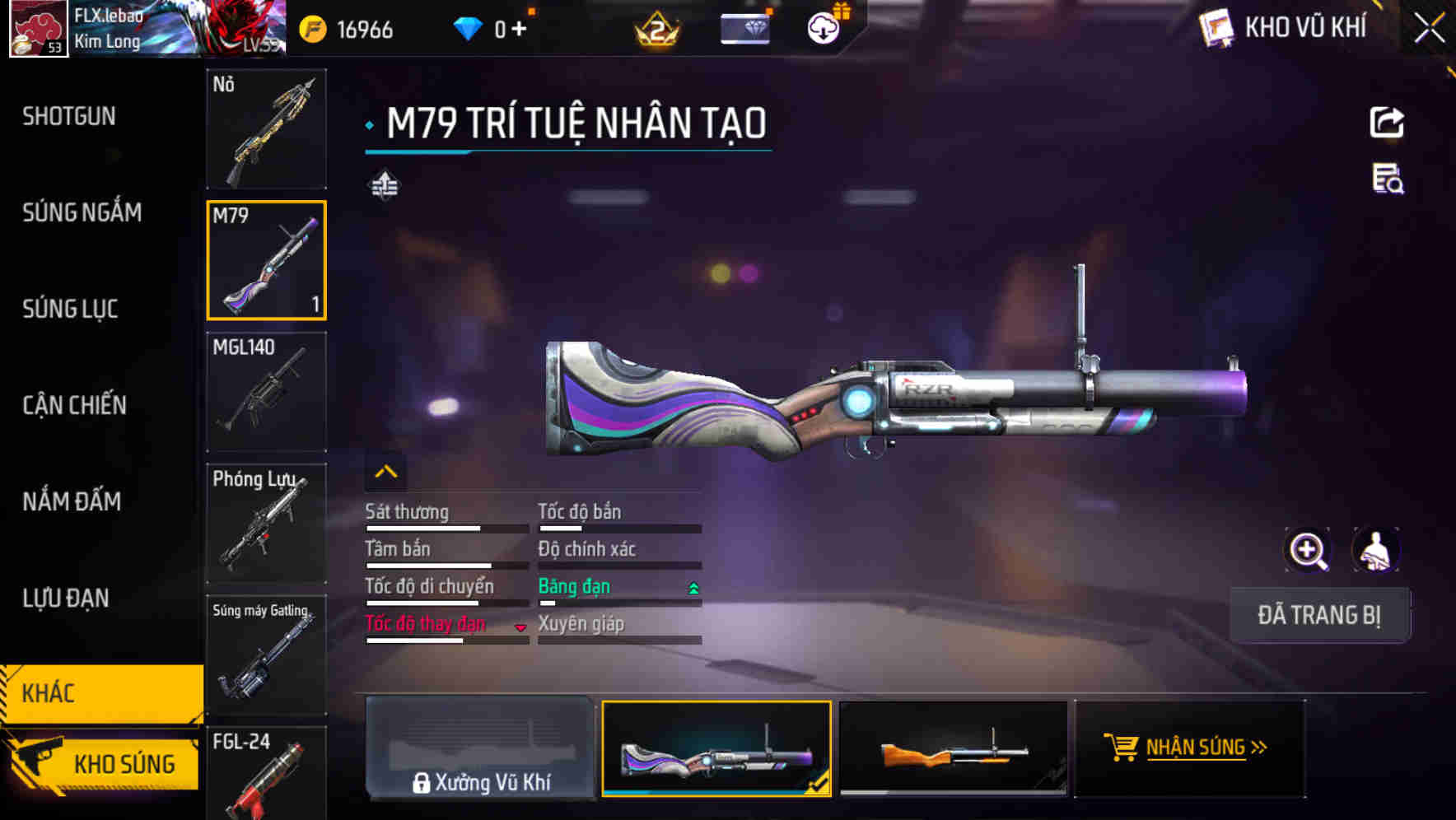Select the SÚNG LỤC category
The image size is (1456, 820).
point(70,310)
